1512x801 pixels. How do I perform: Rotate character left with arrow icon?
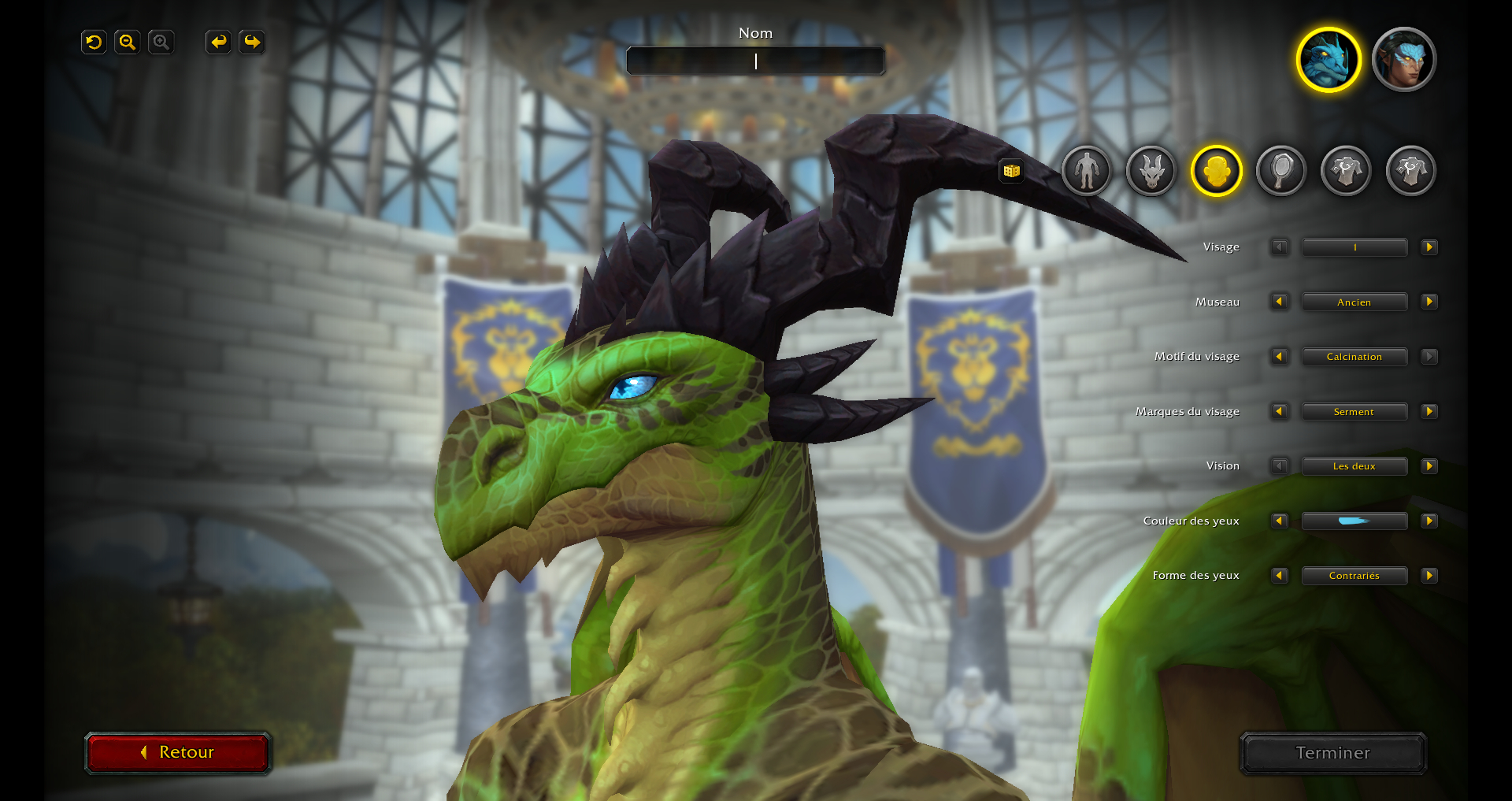tap(218, 42)
